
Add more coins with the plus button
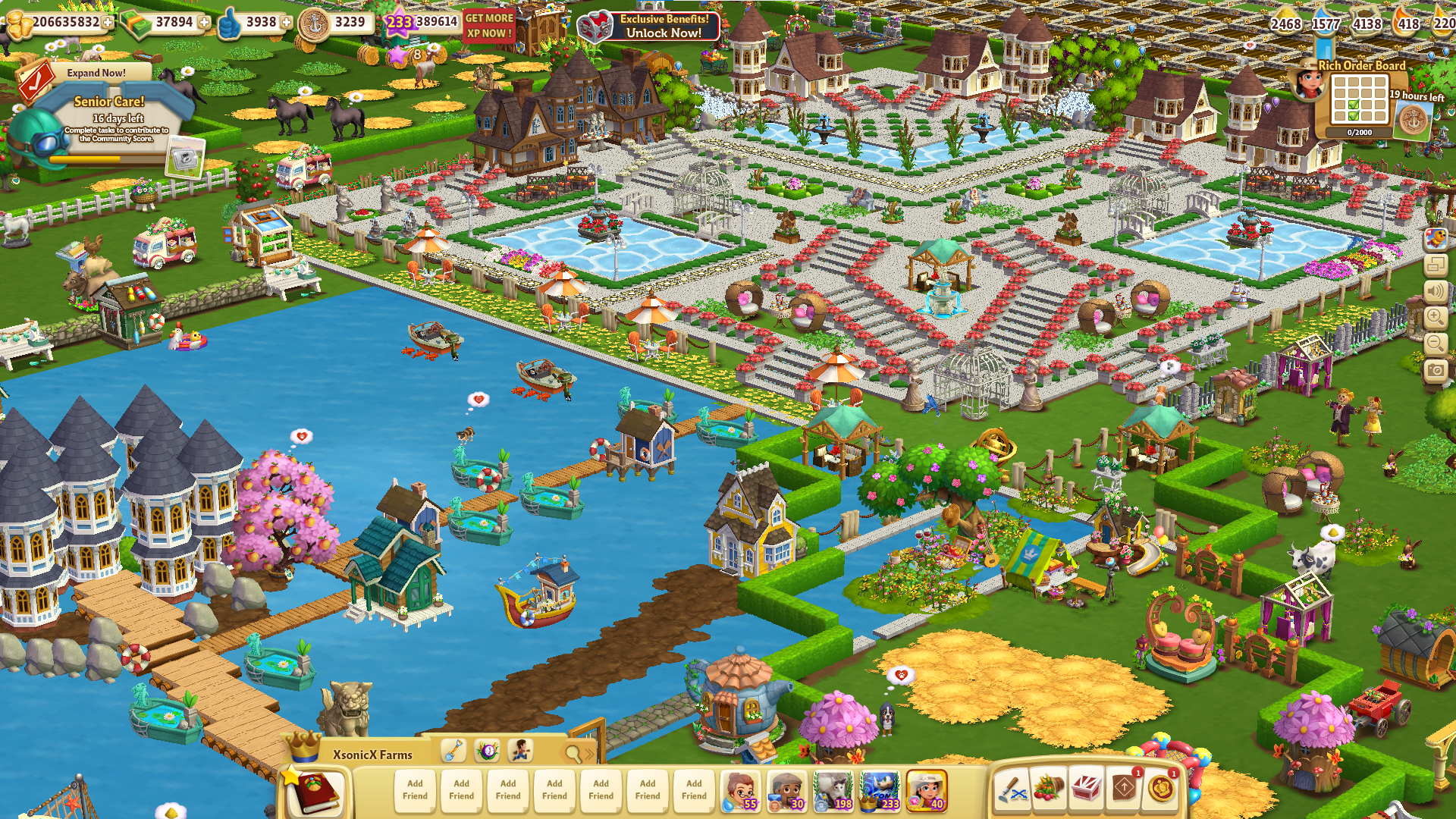pos(108,23)
